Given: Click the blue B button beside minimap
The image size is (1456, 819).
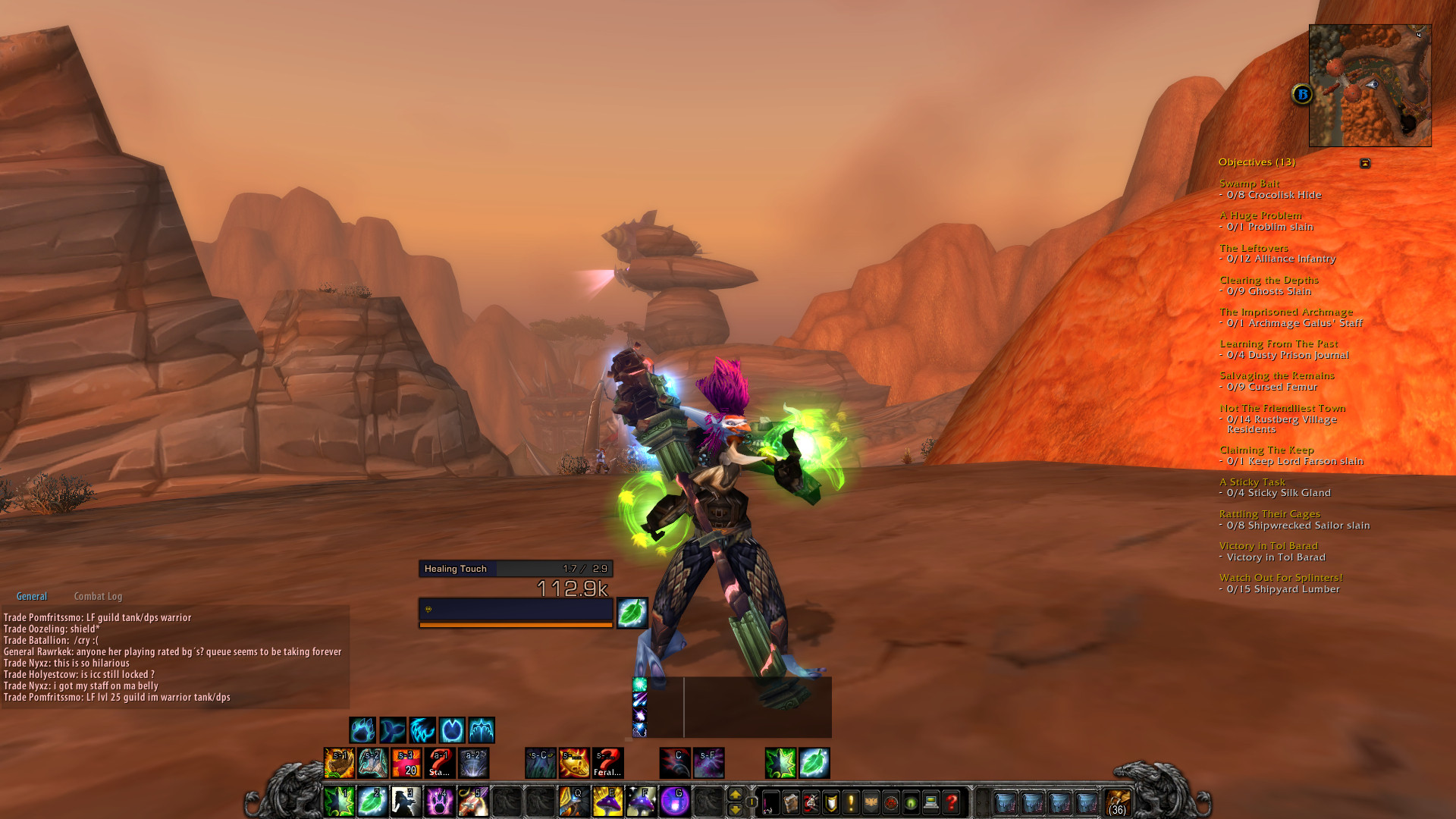Looking at the screenshot, I should pos(1302,95).
